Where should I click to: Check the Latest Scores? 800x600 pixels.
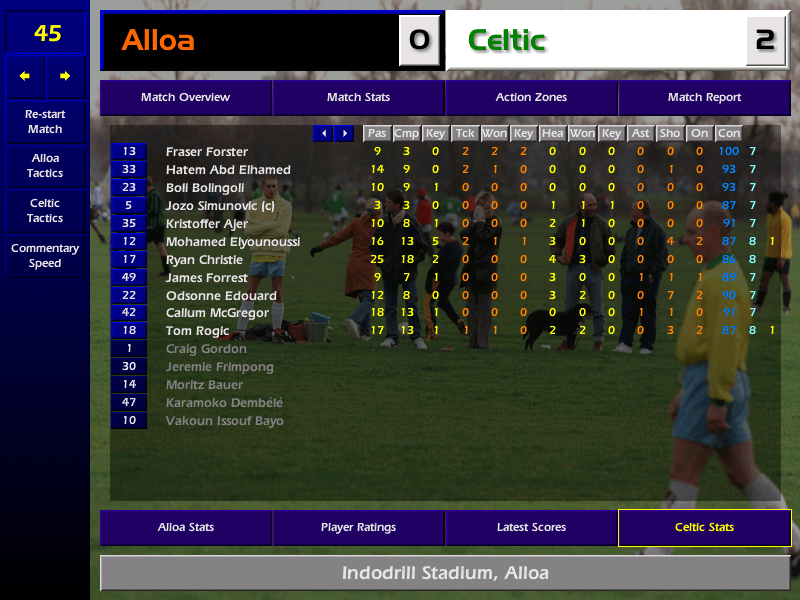click(531, 527)
